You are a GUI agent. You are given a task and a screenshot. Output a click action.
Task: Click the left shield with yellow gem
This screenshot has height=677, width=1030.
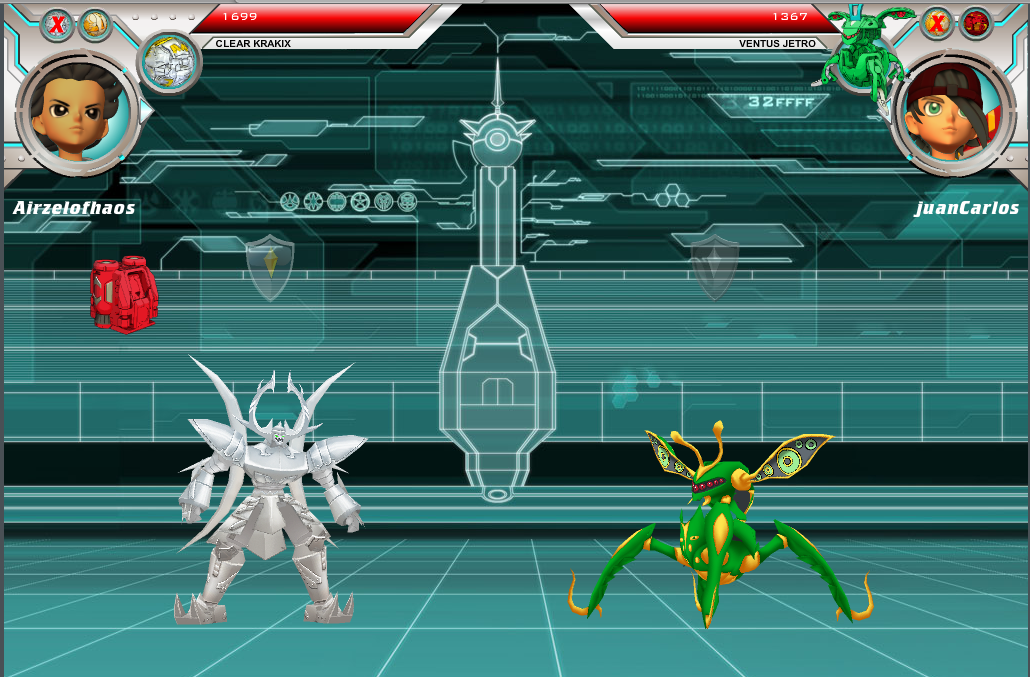click(x=270, y=267)
